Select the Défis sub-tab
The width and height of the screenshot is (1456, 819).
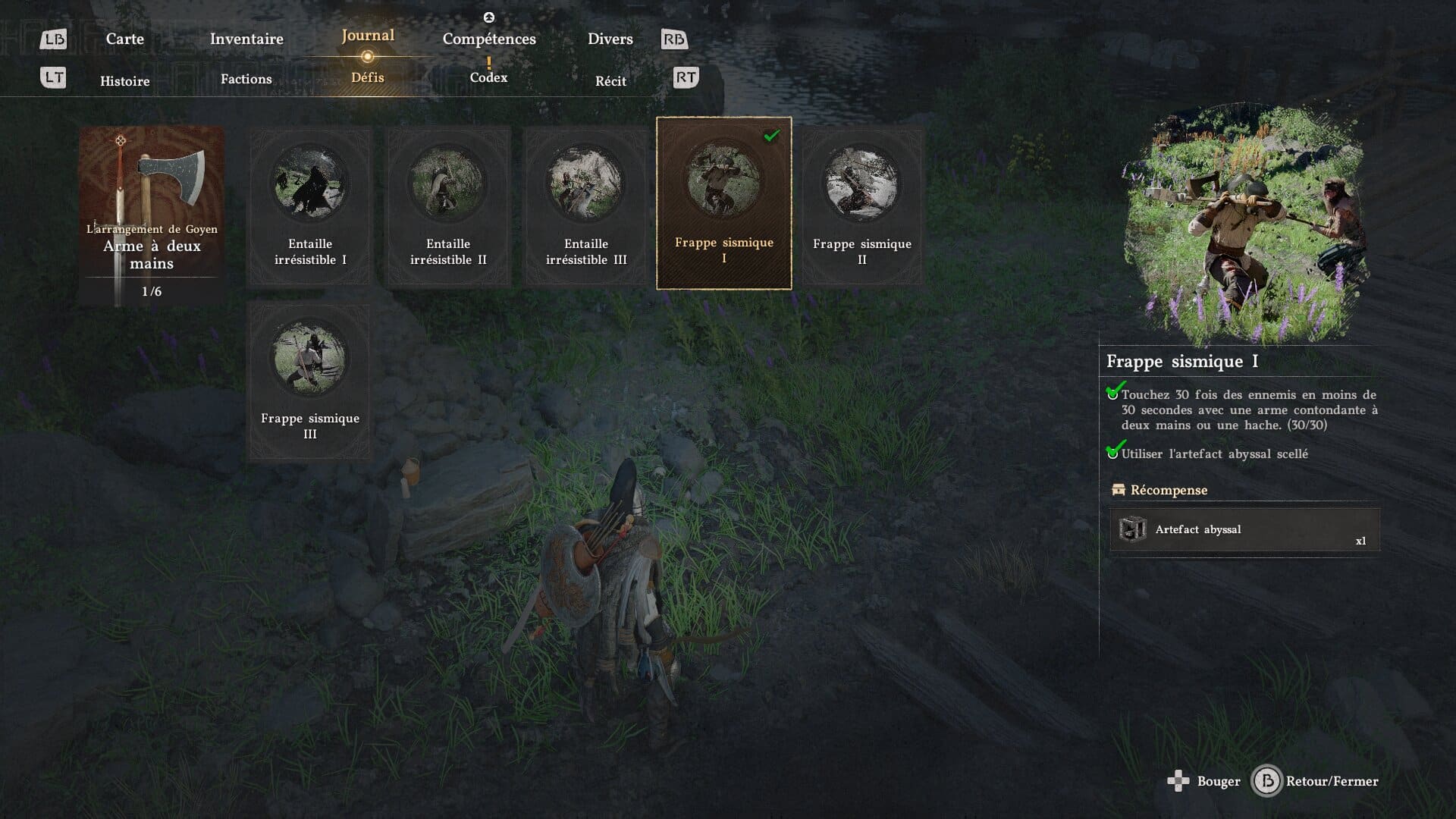point(368,77)
